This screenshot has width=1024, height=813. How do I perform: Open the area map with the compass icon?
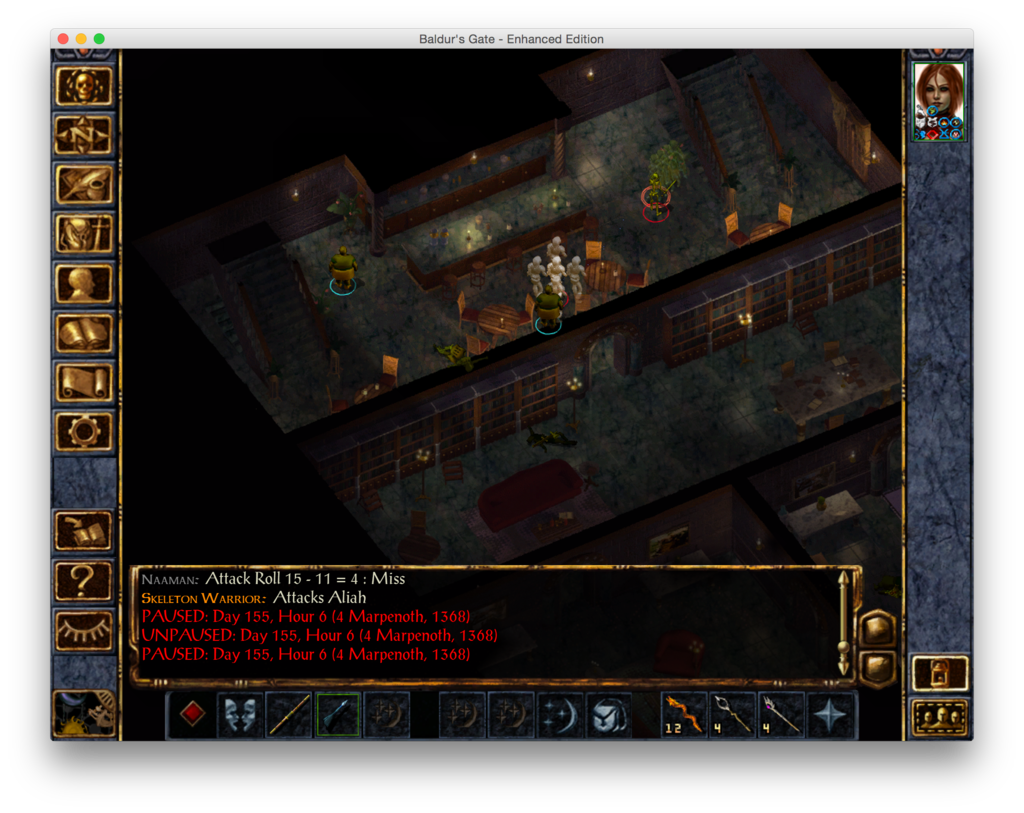(84, 136)
